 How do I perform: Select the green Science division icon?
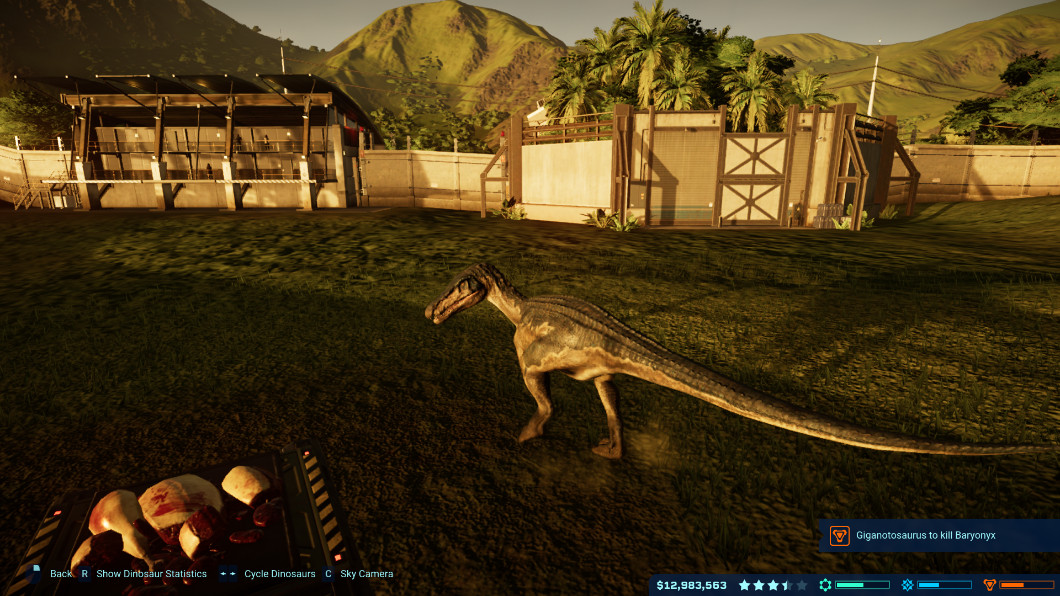825,585
